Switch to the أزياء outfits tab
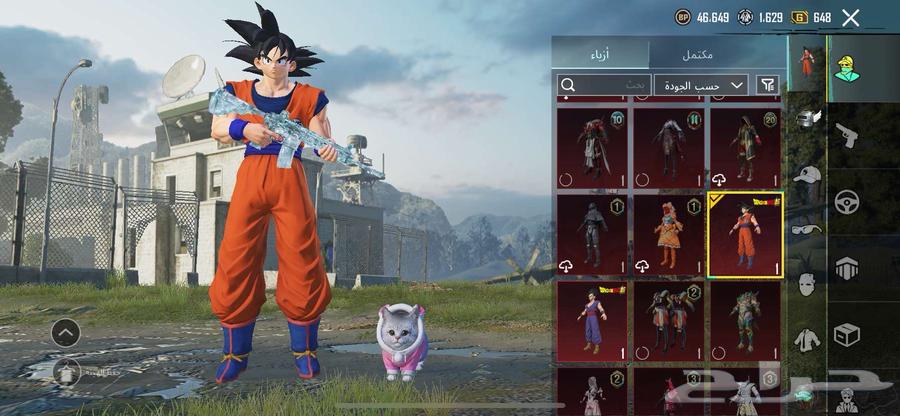The image size is (900, 416). (600, 53)
